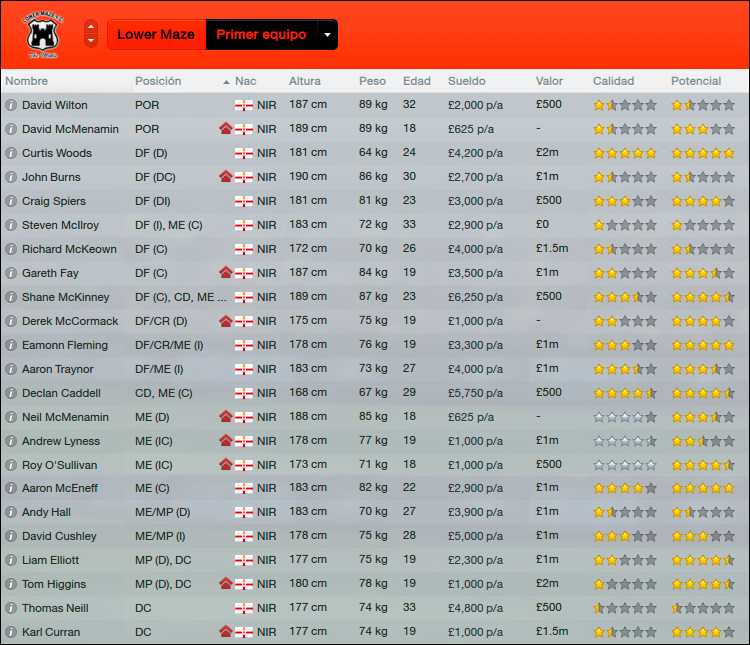Click the Primer equipo squad tab
Viewport: 750px width, 645px height.
[261, 35]
